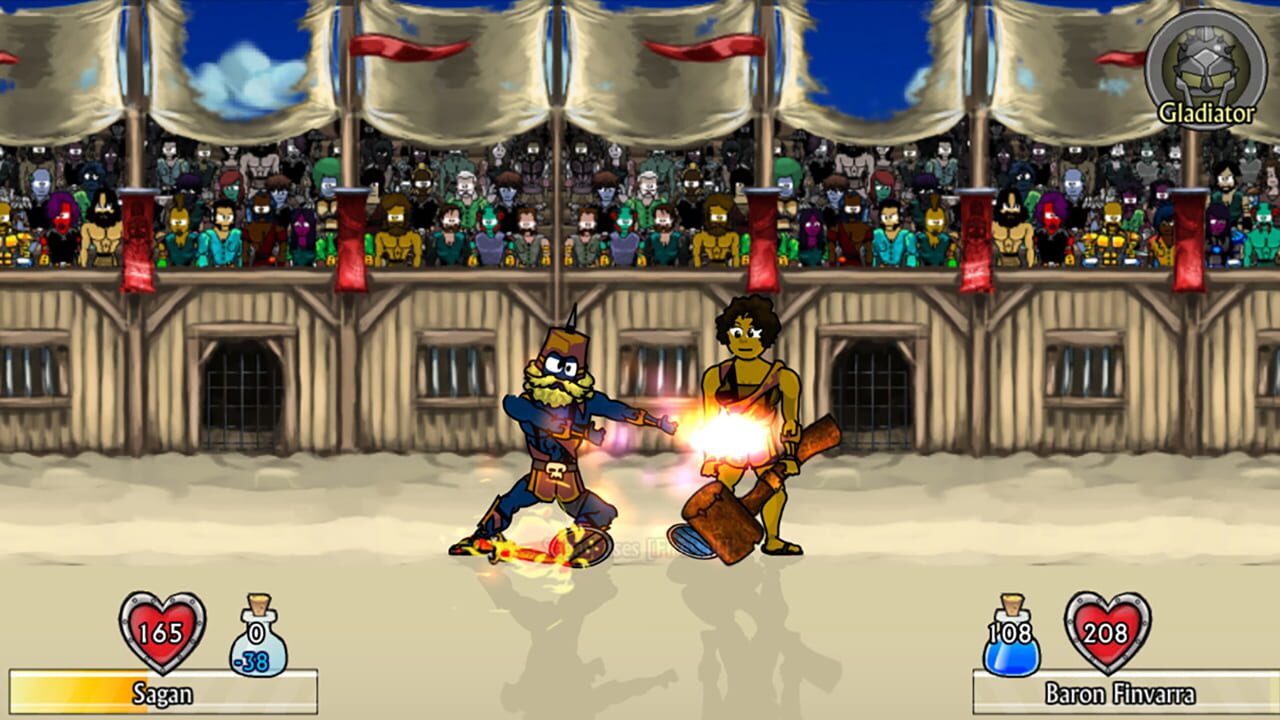Click the cork on Baron Finvarra's potion bottle
Screen dimensions: 1280x720
point(1010,604)
